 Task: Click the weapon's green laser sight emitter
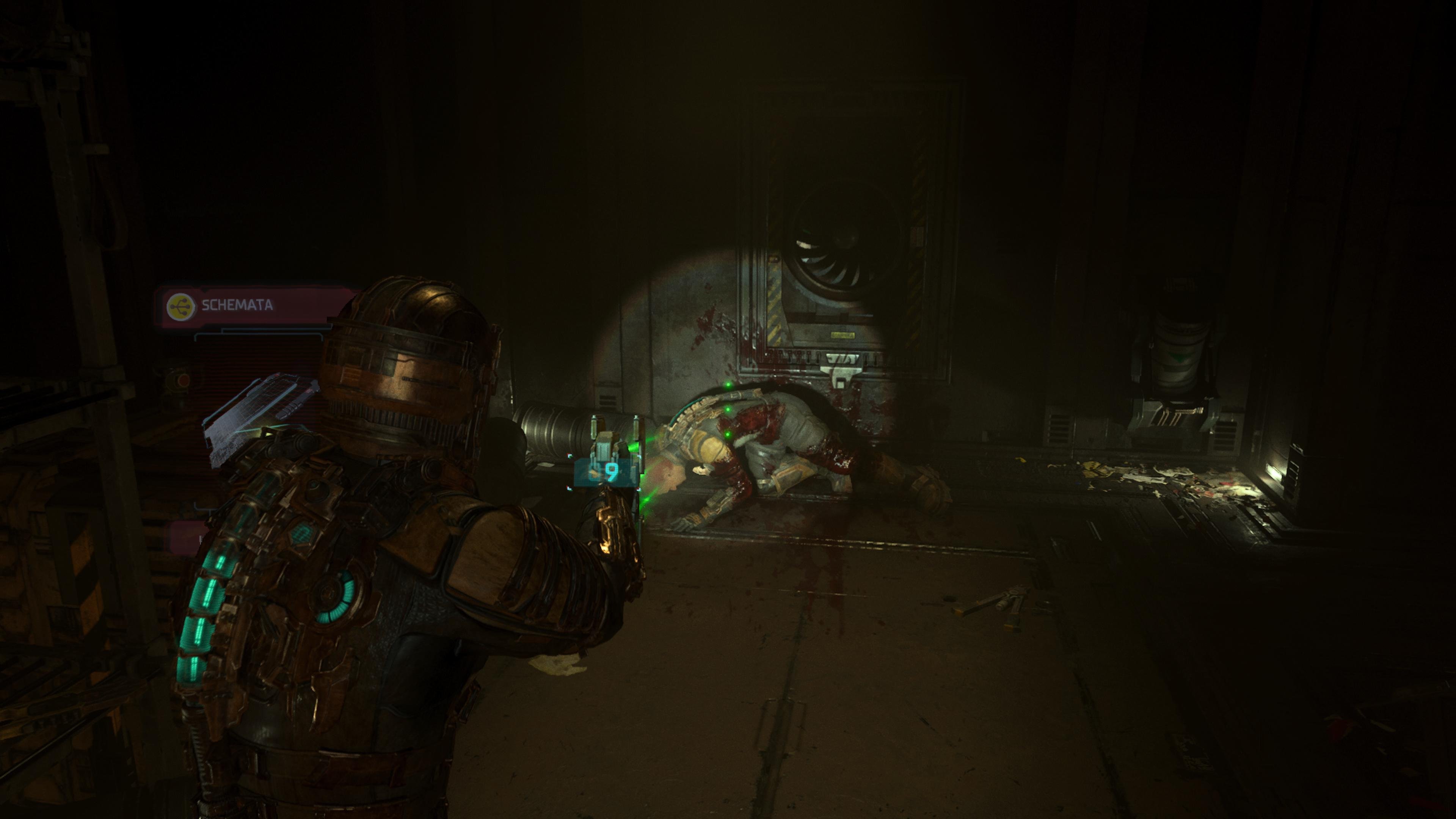634,447
